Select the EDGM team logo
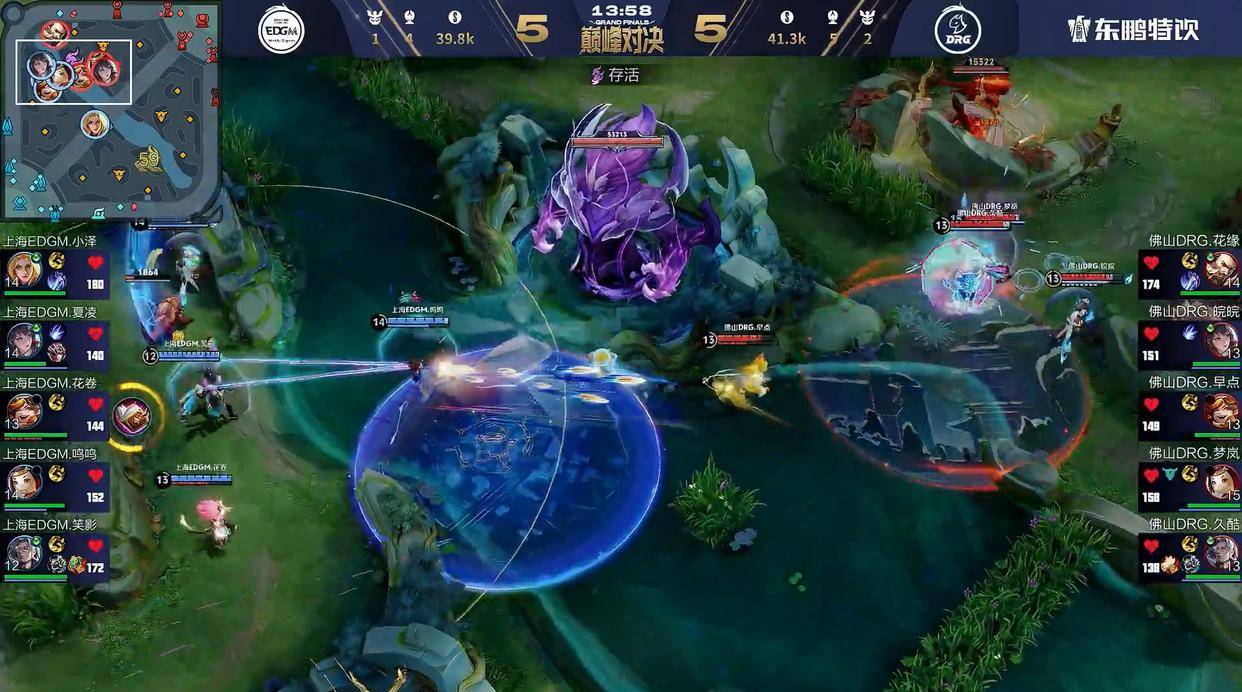This screenshot has height=692, width=1242. point(281,30)
